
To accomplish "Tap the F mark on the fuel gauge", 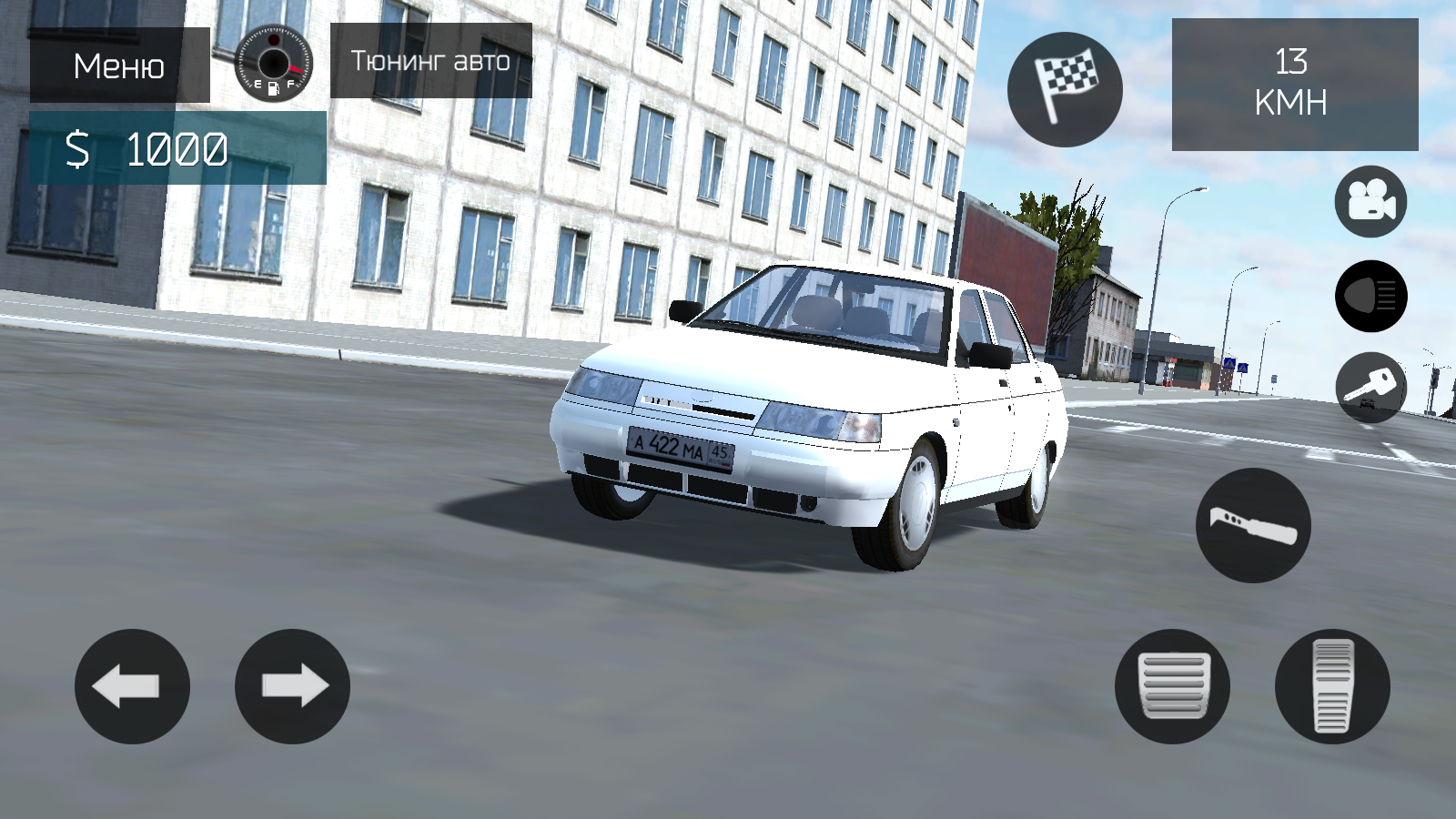I will click(x=290, y=83).
